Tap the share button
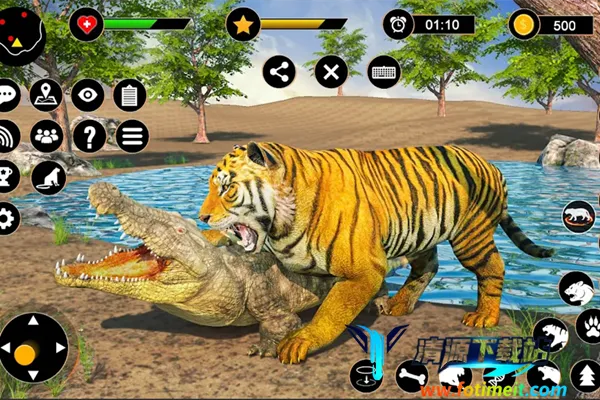Viewport: 600px width, 400px height. (x=279, y=71)
